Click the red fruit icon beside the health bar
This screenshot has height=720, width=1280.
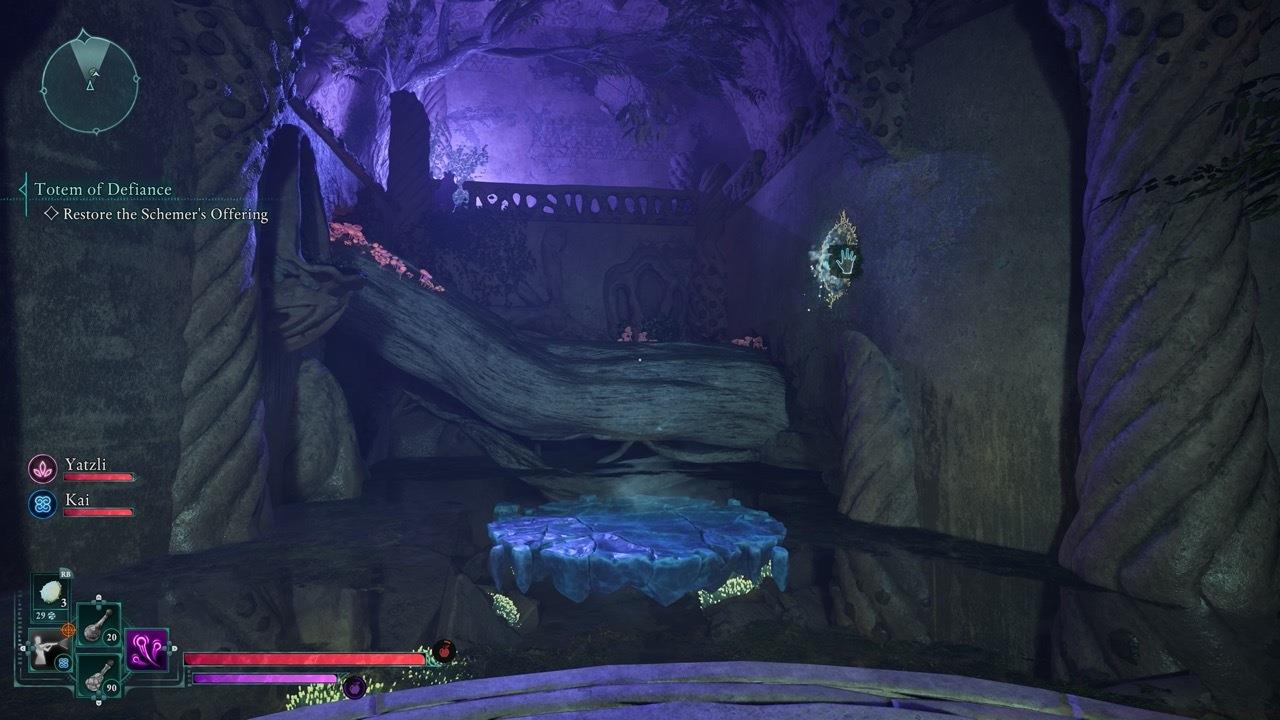click(445, 650)
